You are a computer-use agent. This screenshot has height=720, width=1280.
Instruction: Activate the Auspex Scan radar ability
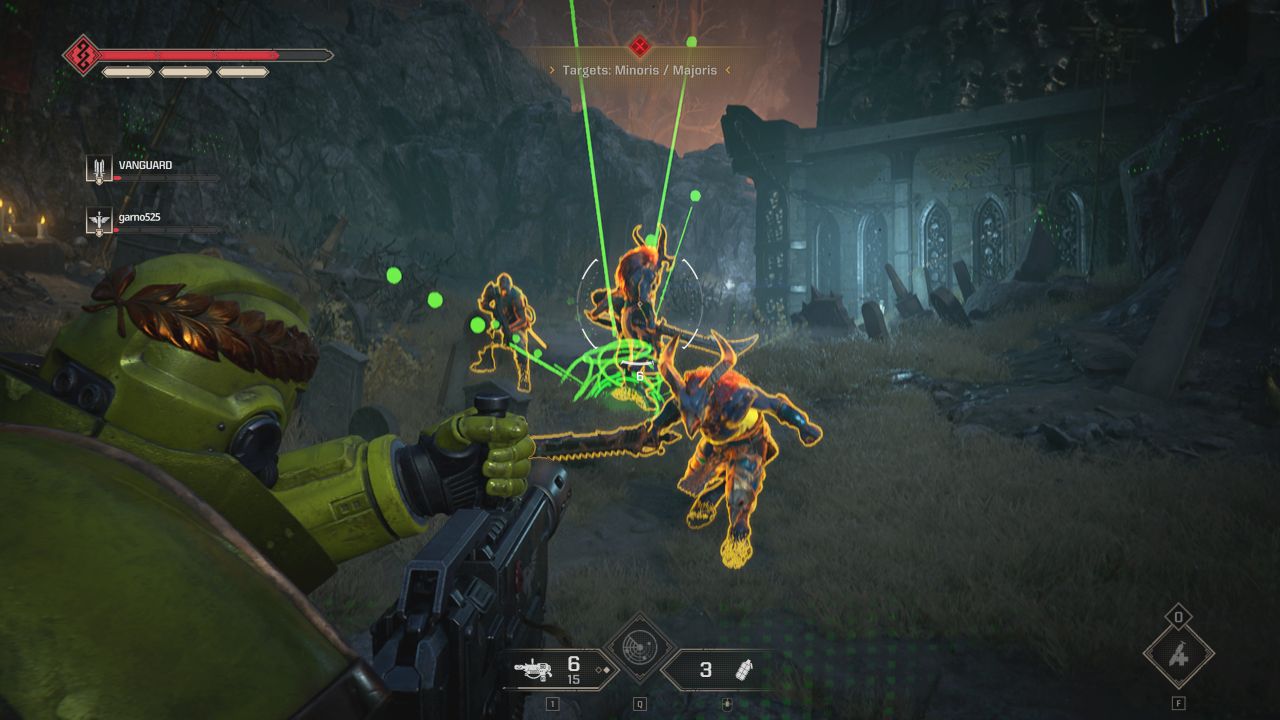coord(640,648)
